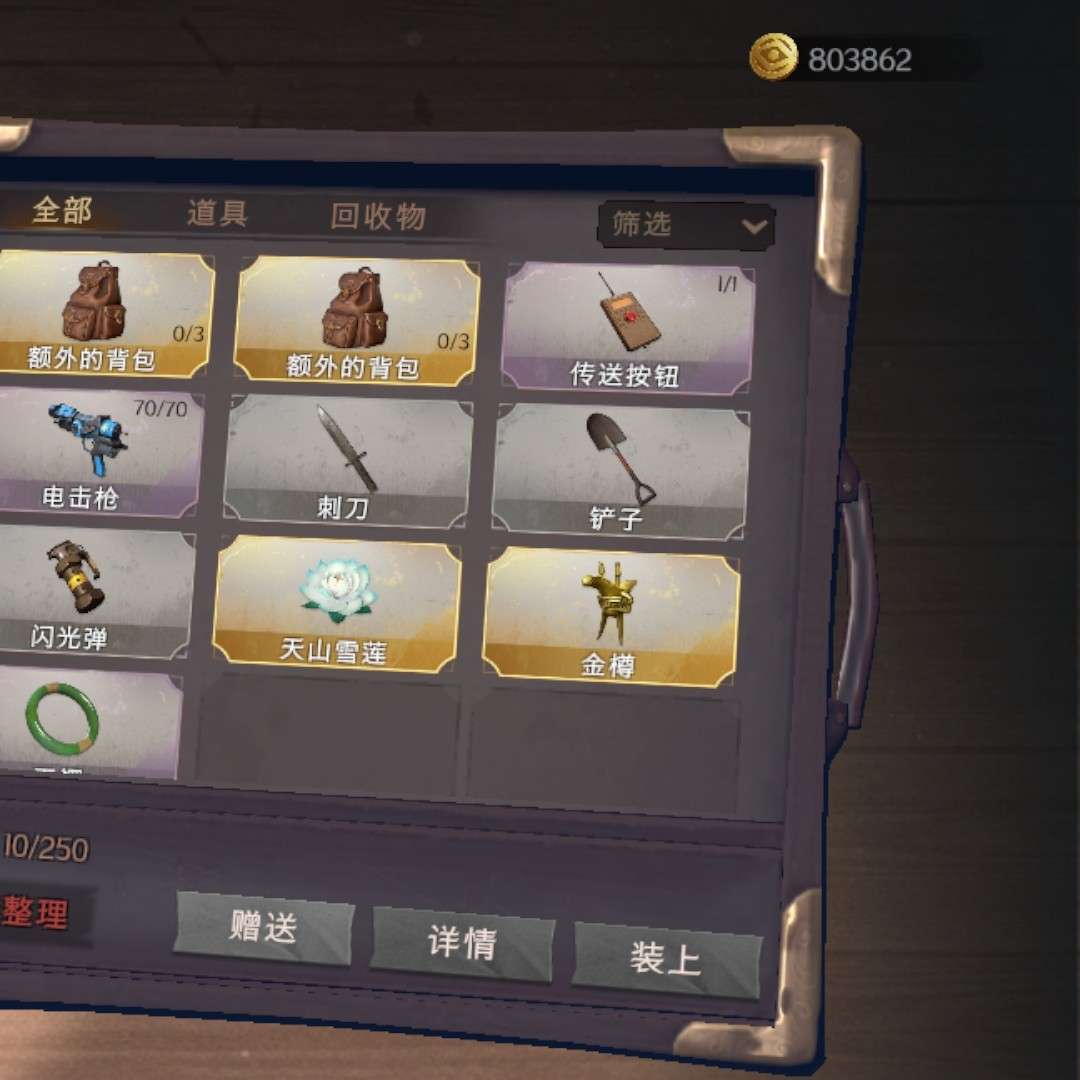The width and height of the screenshot is (1080, 1080).
Task: Select the 天山雪莲 lotus item
Action: (336, 603)
